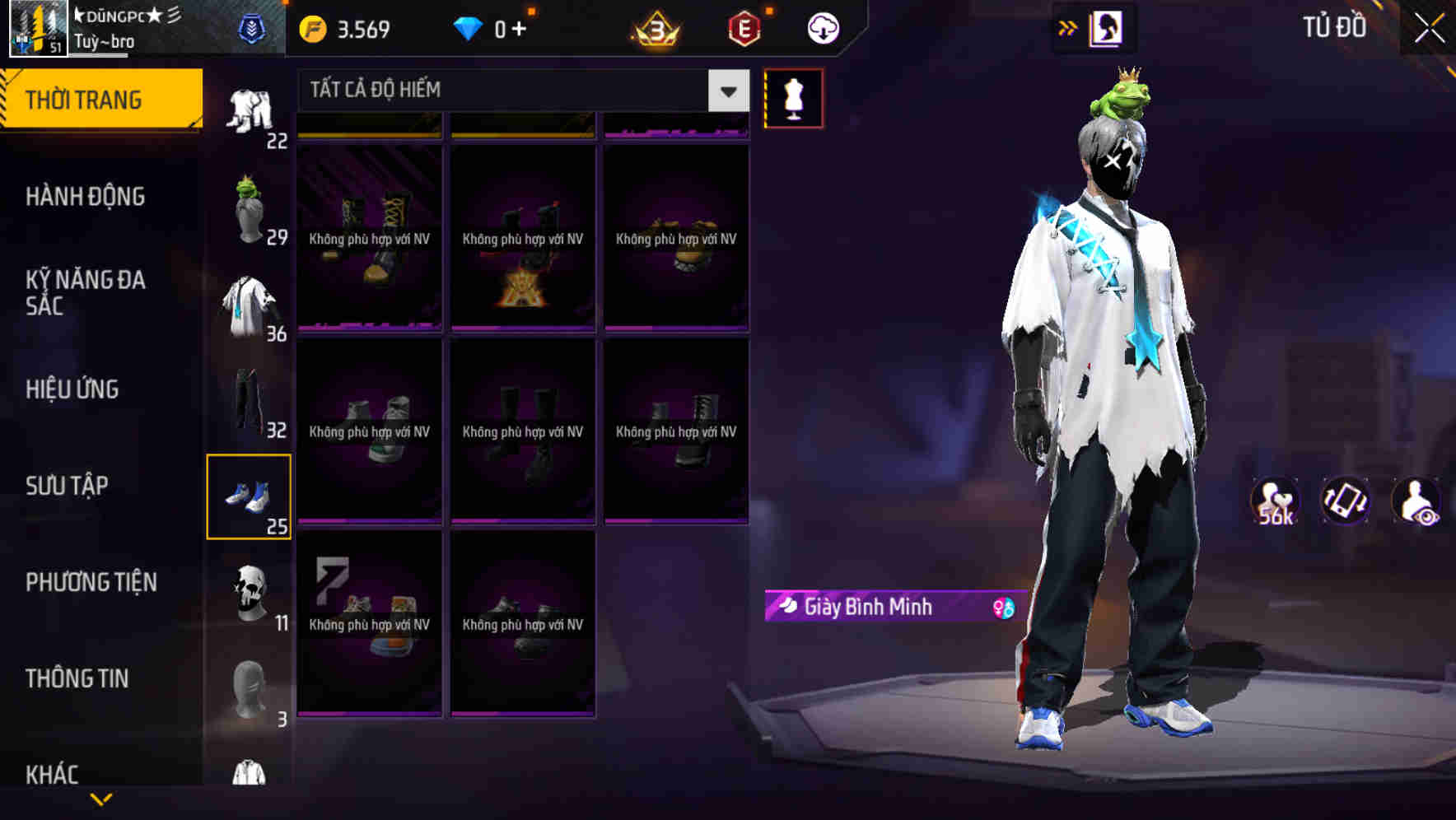Select the mannequin preview icon
Viewport: 1456px width, 820px height.
(793, 97)
